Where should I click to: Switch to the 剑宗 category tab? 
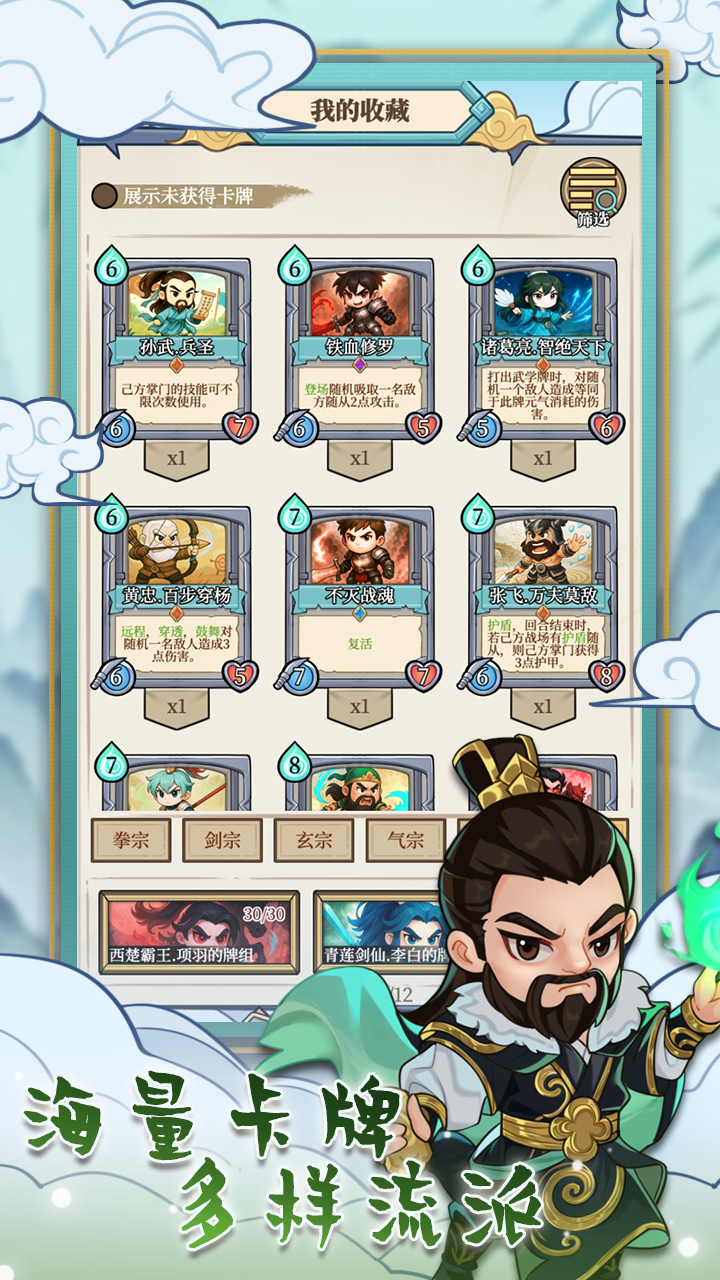click(222, 840)
